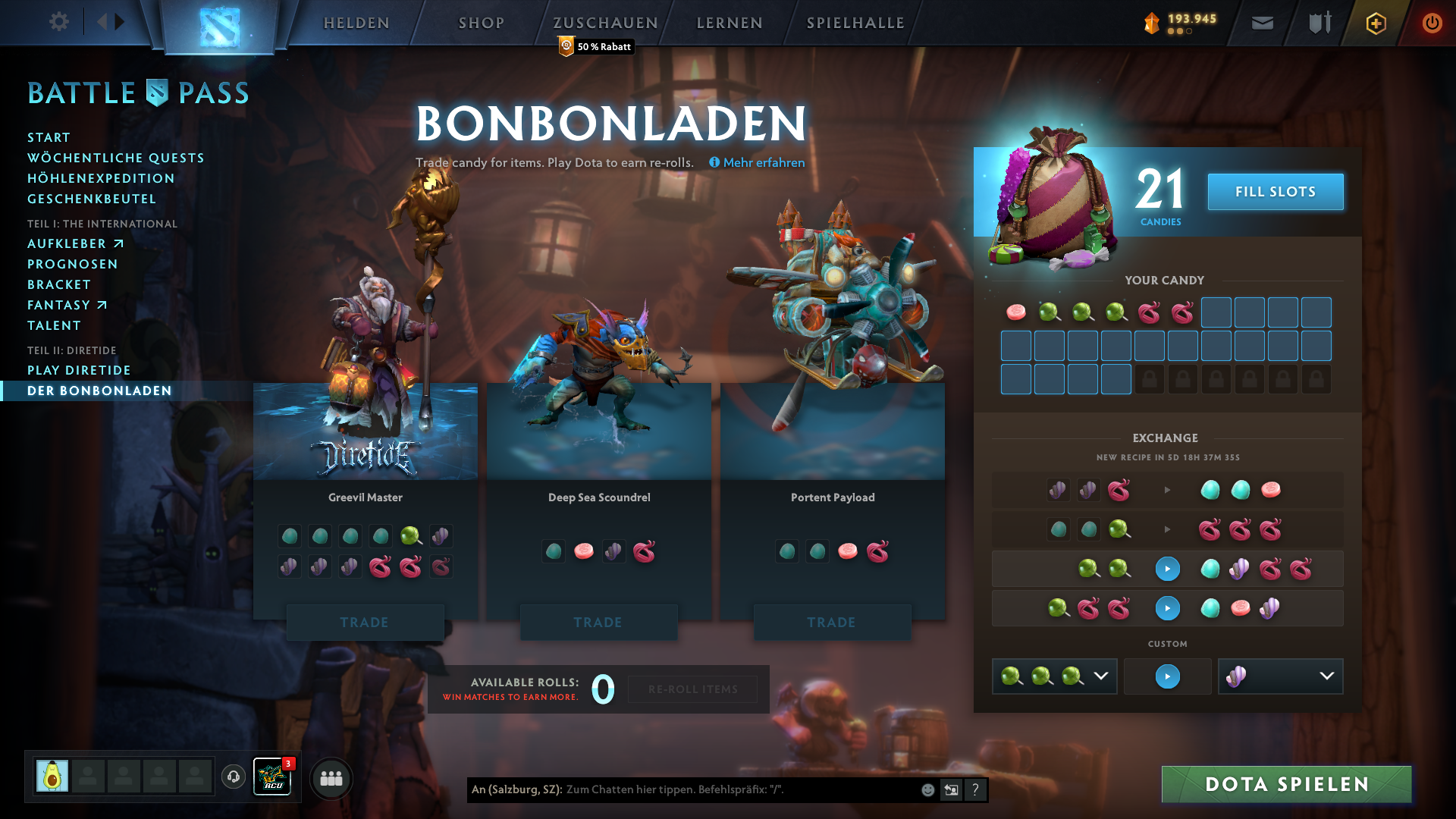Image resolution: width=1456 pixels, height=819 pixels.
Task: Click the info icon next to Mehr erfahren
Action: [714, 162]
